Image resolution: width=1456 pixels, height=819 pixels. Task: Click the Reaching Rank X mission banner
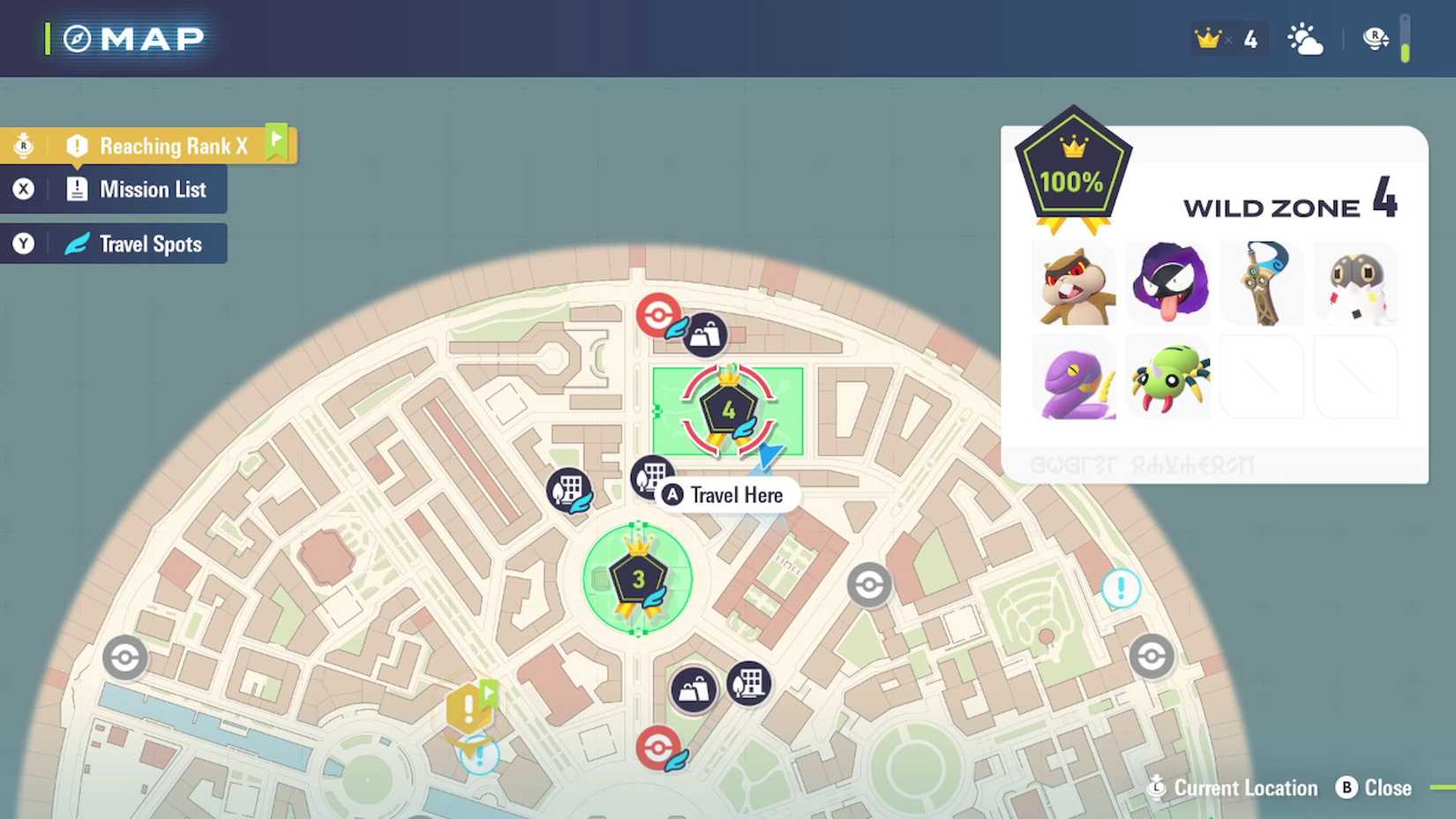click(173, 145)
